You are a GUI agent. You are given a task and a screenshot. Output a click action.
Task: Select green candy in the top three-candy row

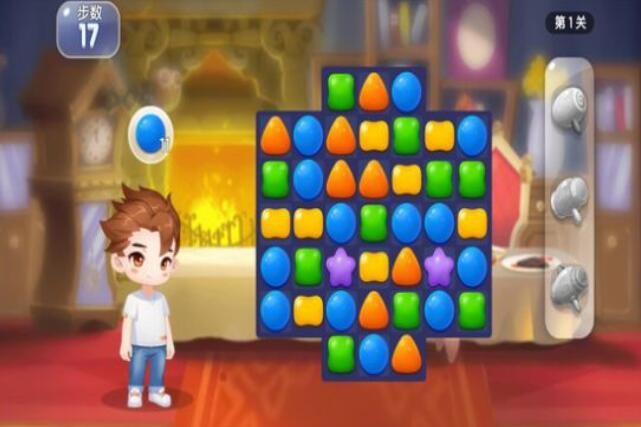click(x=341, y=92)
